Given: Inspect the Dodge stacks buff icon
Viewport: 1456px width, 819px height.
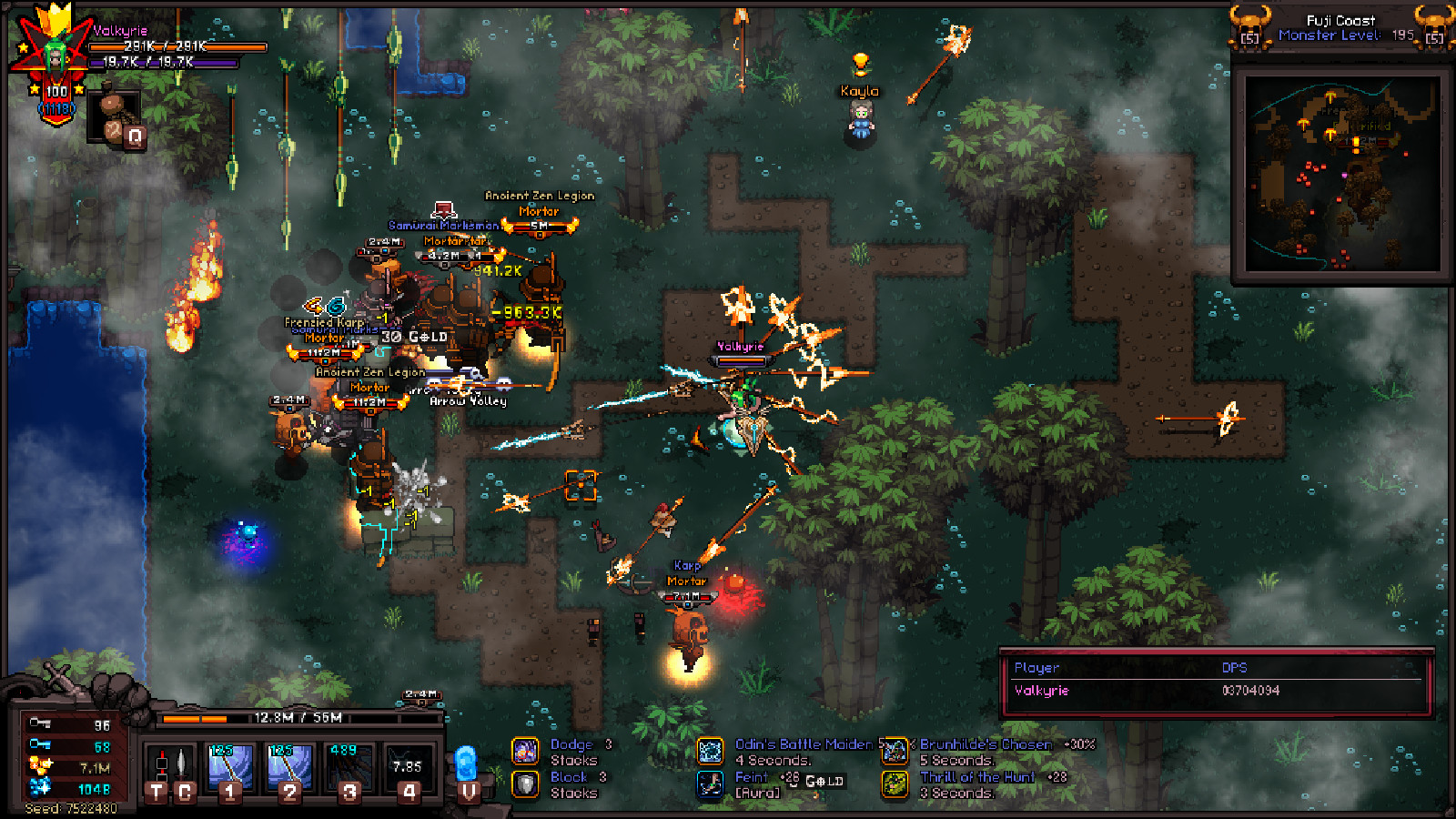Looking at the screenshot, I should point(526,751).
